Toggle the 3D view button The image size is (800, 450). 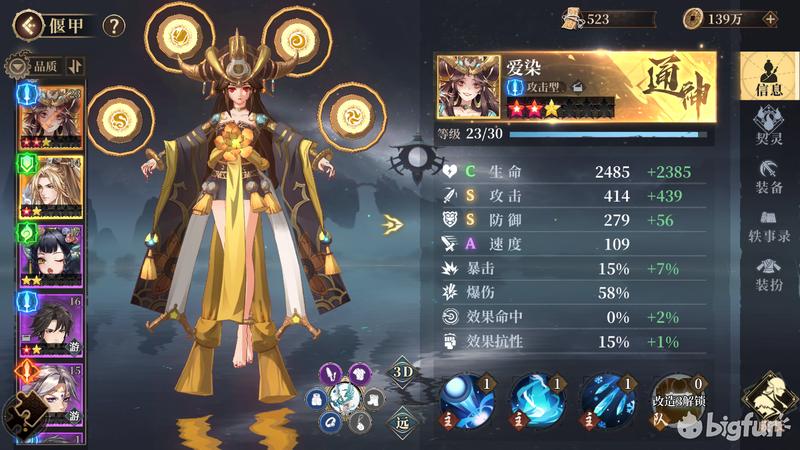pyautogui.click(x=401, y=371)
